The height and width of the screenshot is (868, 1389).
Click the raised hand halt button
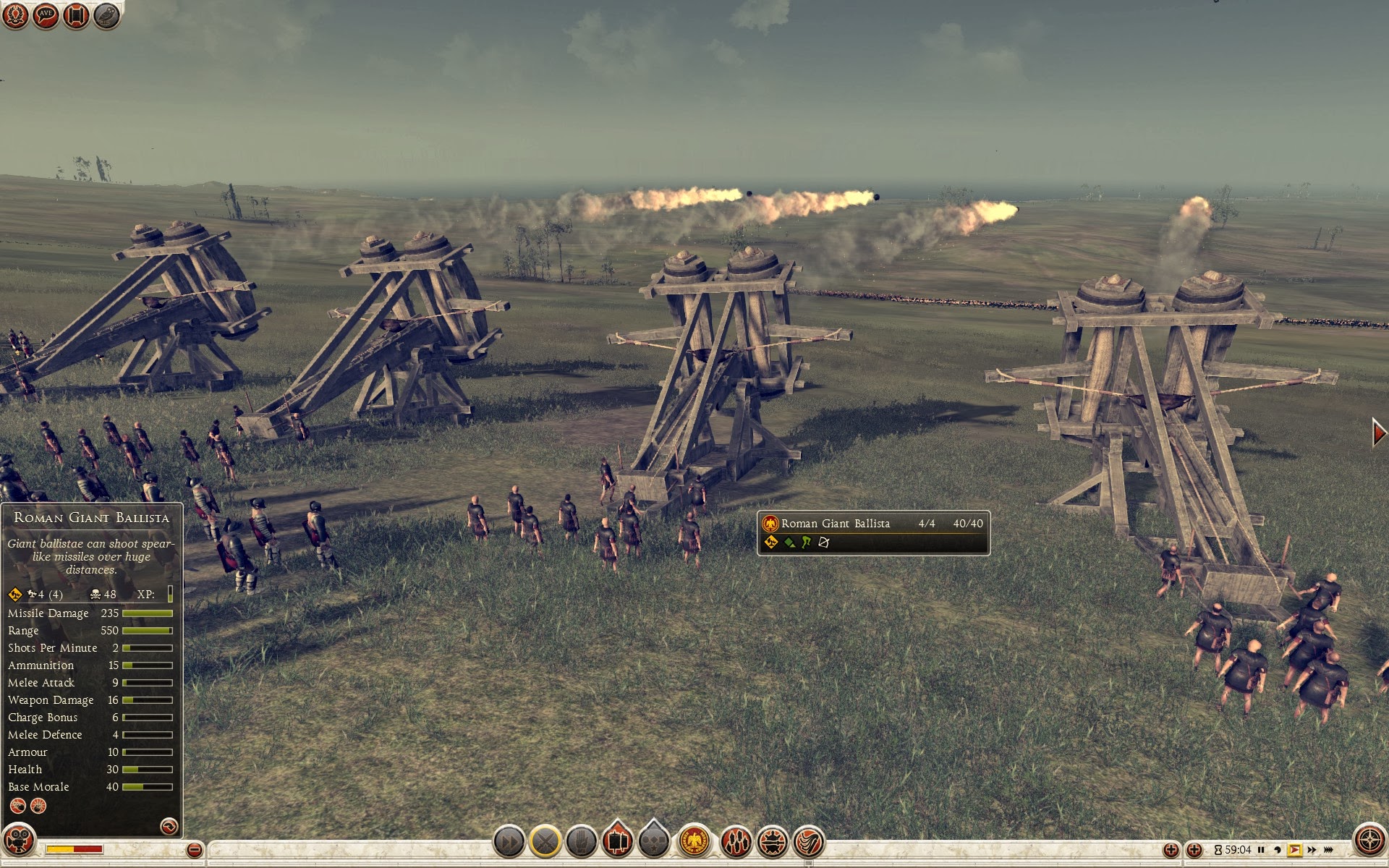pyautogui.click(x=581, y=841)
